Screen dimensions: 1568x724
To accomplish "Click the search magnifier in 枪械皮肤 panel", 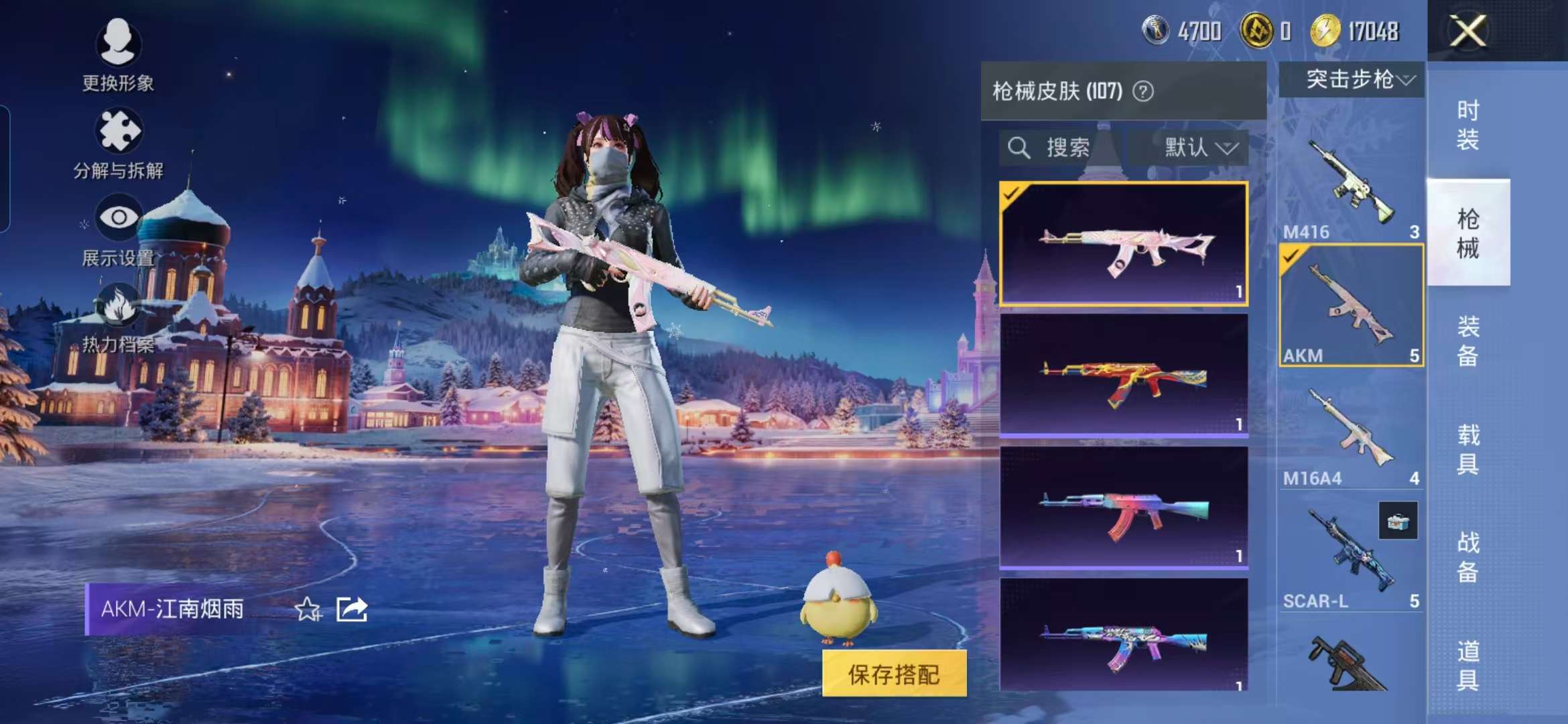I will [x=1019, y=147].
